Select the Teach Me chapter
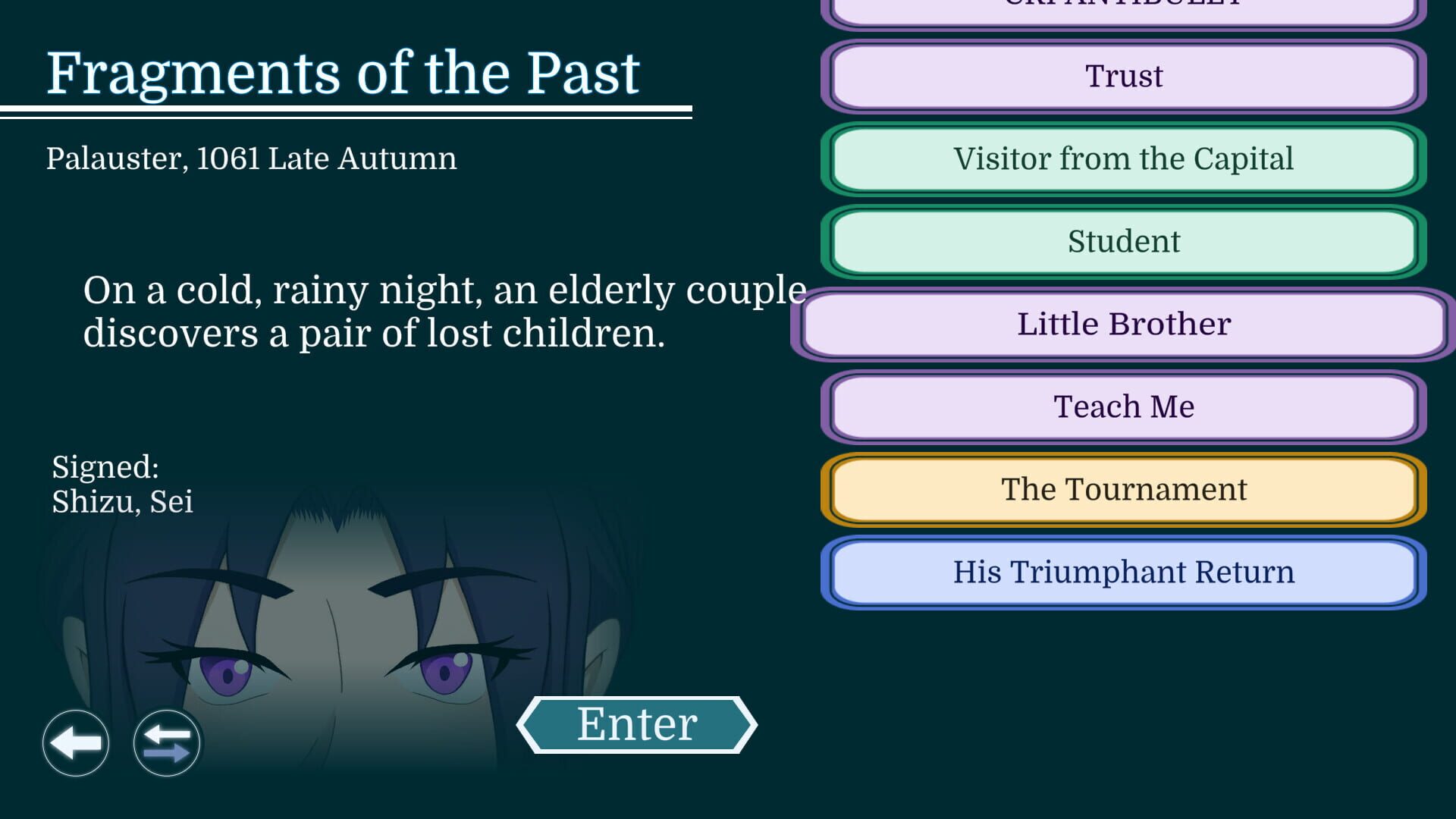Viewport: 1456px width, 819px height. (1125, 407)
